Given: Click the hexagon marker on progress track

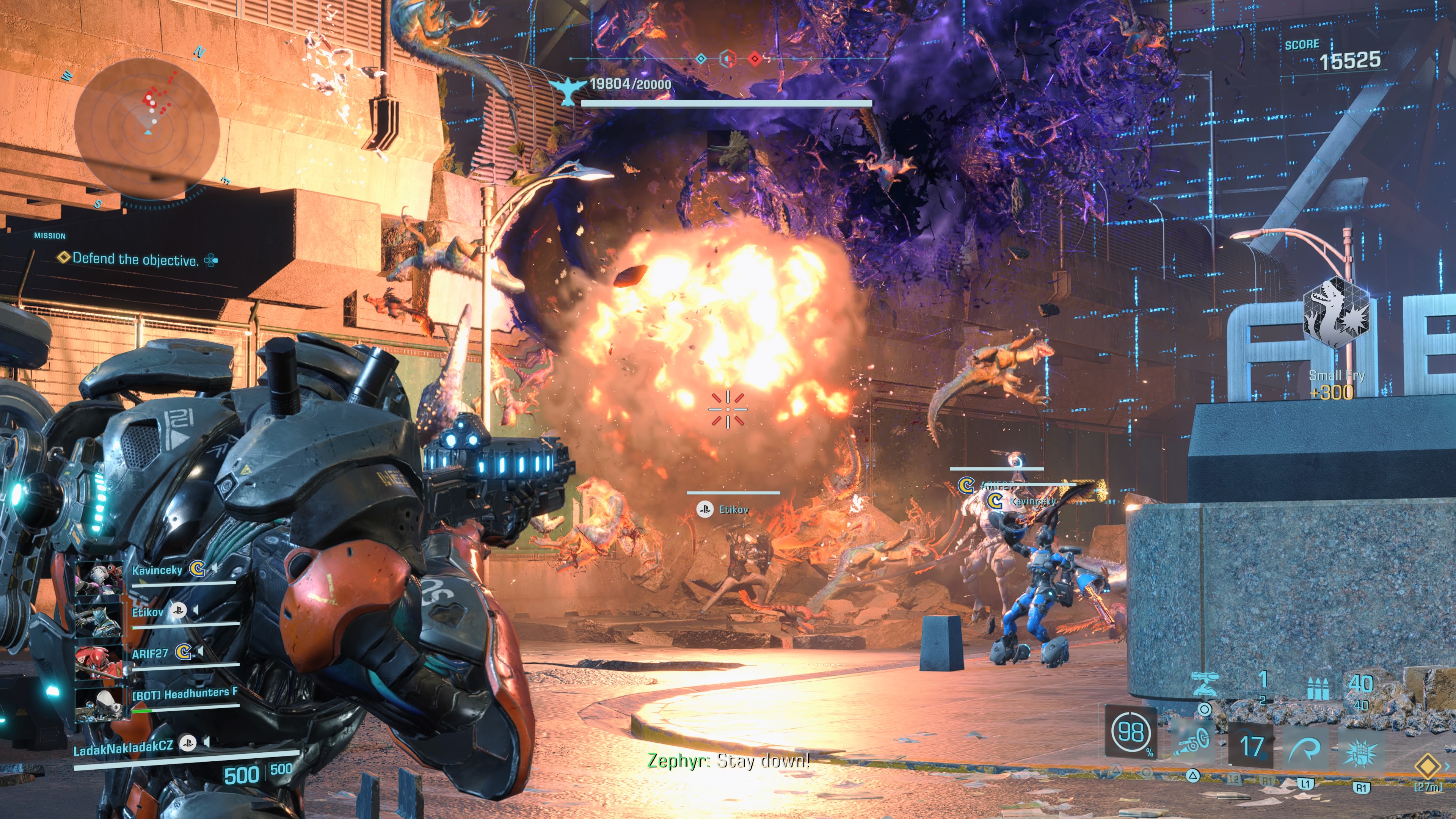Looking at the screenshot, I should (728, 58).
